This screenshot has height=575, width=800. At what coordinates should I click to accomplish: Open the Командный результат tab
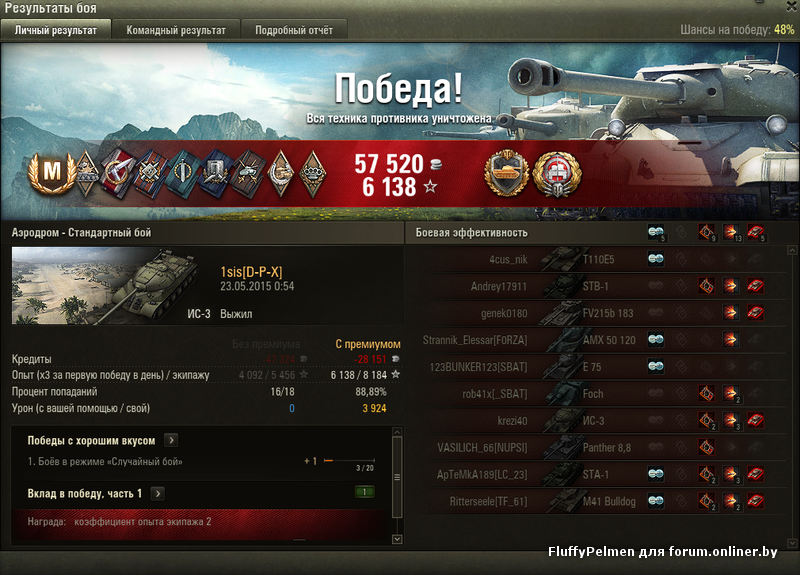click(176, 30)
